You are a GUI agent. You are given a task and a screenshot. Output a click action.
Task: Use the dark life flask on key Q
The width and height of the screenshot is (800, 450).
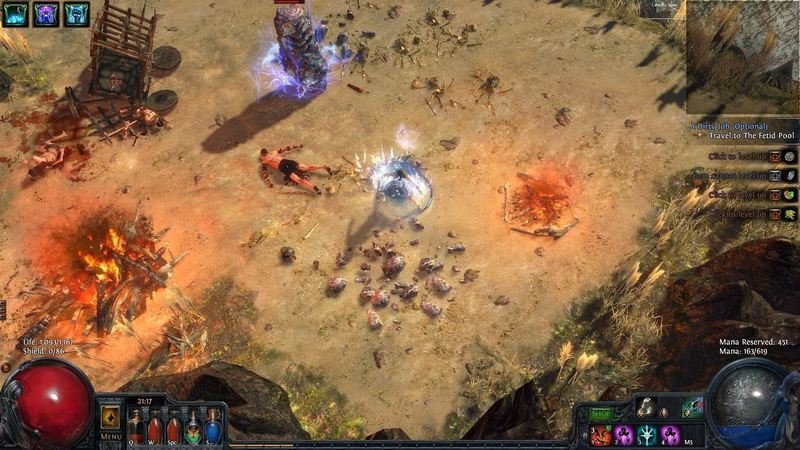point(136,428)
